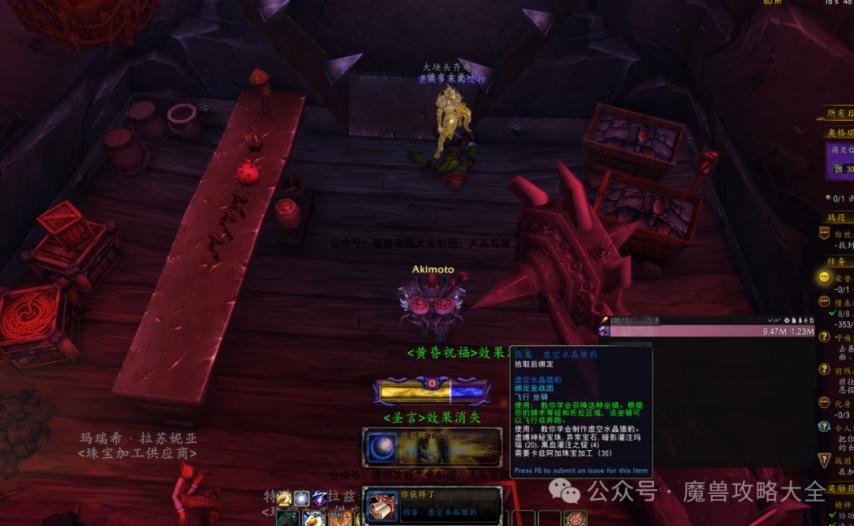
Task: Click the glowing white orb buff icon
Action: 302,498
